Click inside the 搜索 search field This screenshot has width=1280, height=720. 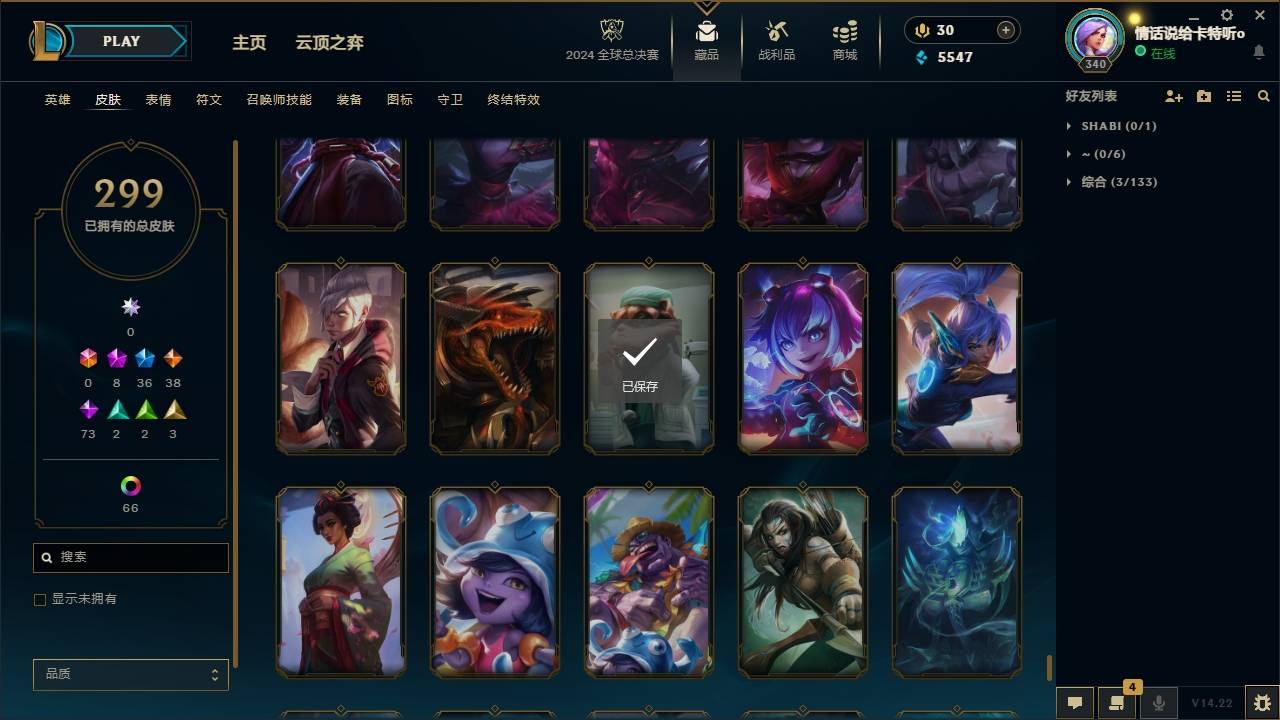(130, 557)
